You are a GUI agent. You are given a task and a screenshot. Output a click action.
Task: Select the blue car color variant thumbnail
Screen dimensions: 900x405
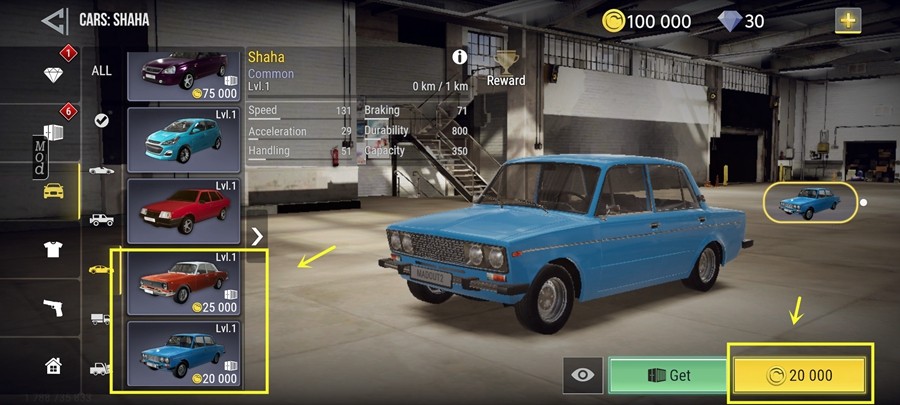[x=811, y=202]
